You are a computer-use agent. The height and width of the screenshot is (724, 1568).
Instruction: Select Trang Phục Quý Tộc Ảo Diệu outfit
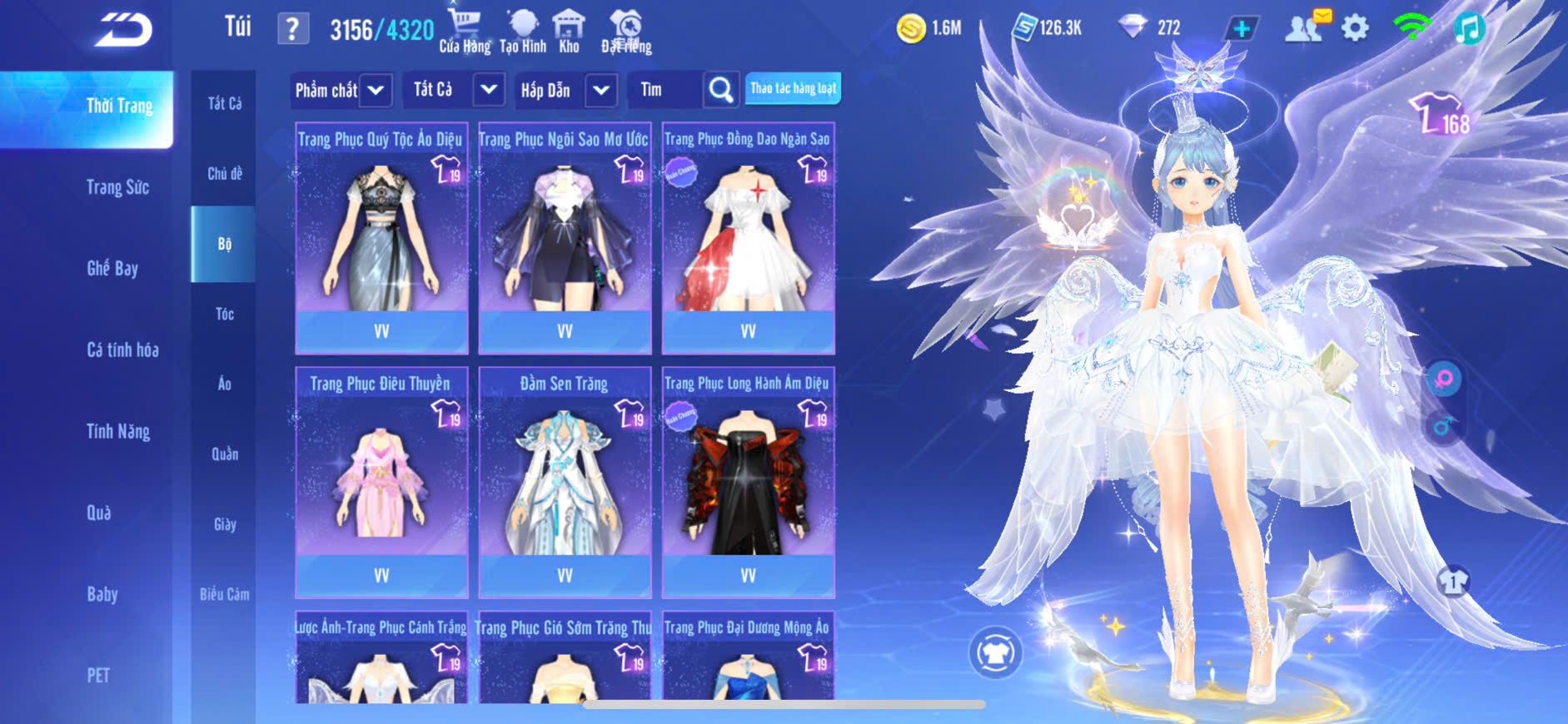(381, 237)
